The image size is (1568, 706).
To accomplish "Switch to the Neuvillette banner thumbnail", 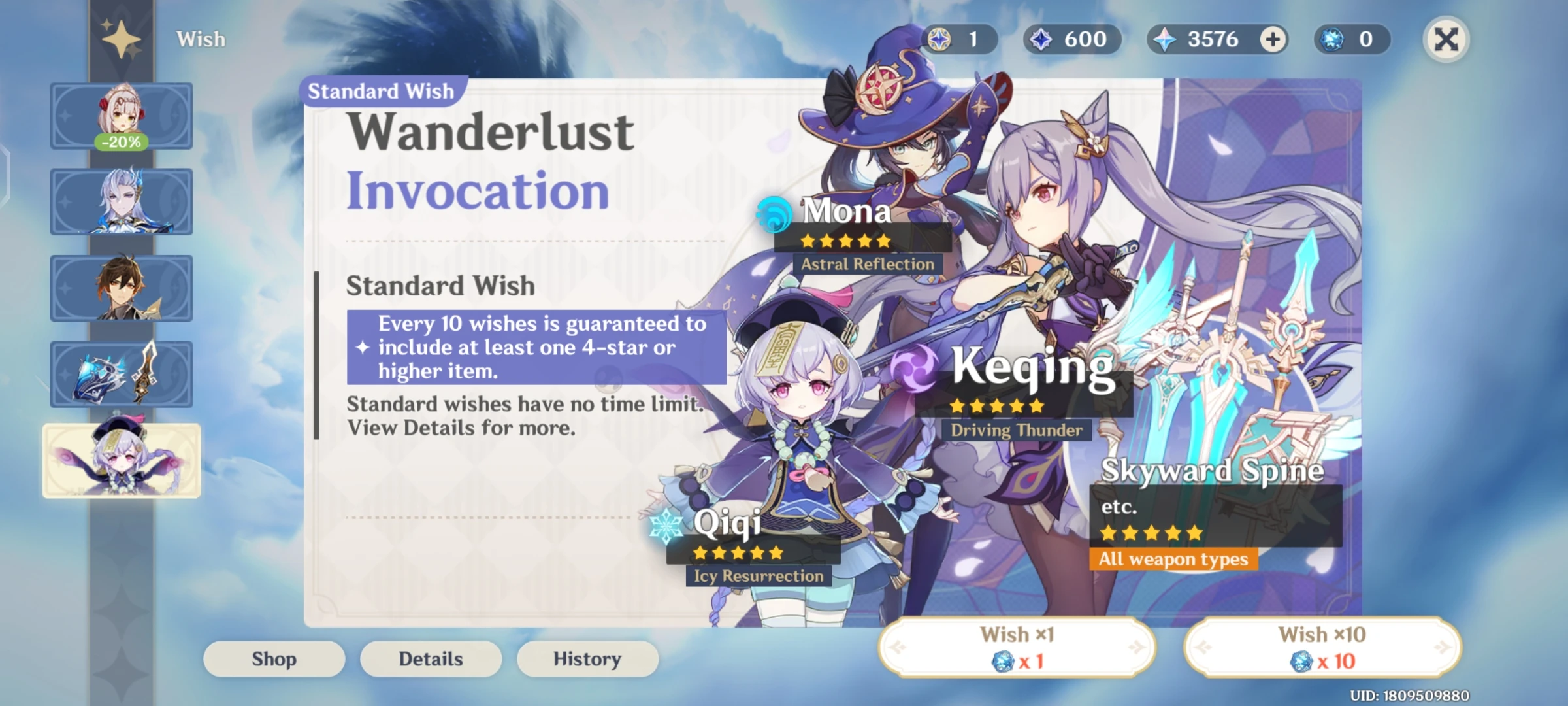I will 121,202.
